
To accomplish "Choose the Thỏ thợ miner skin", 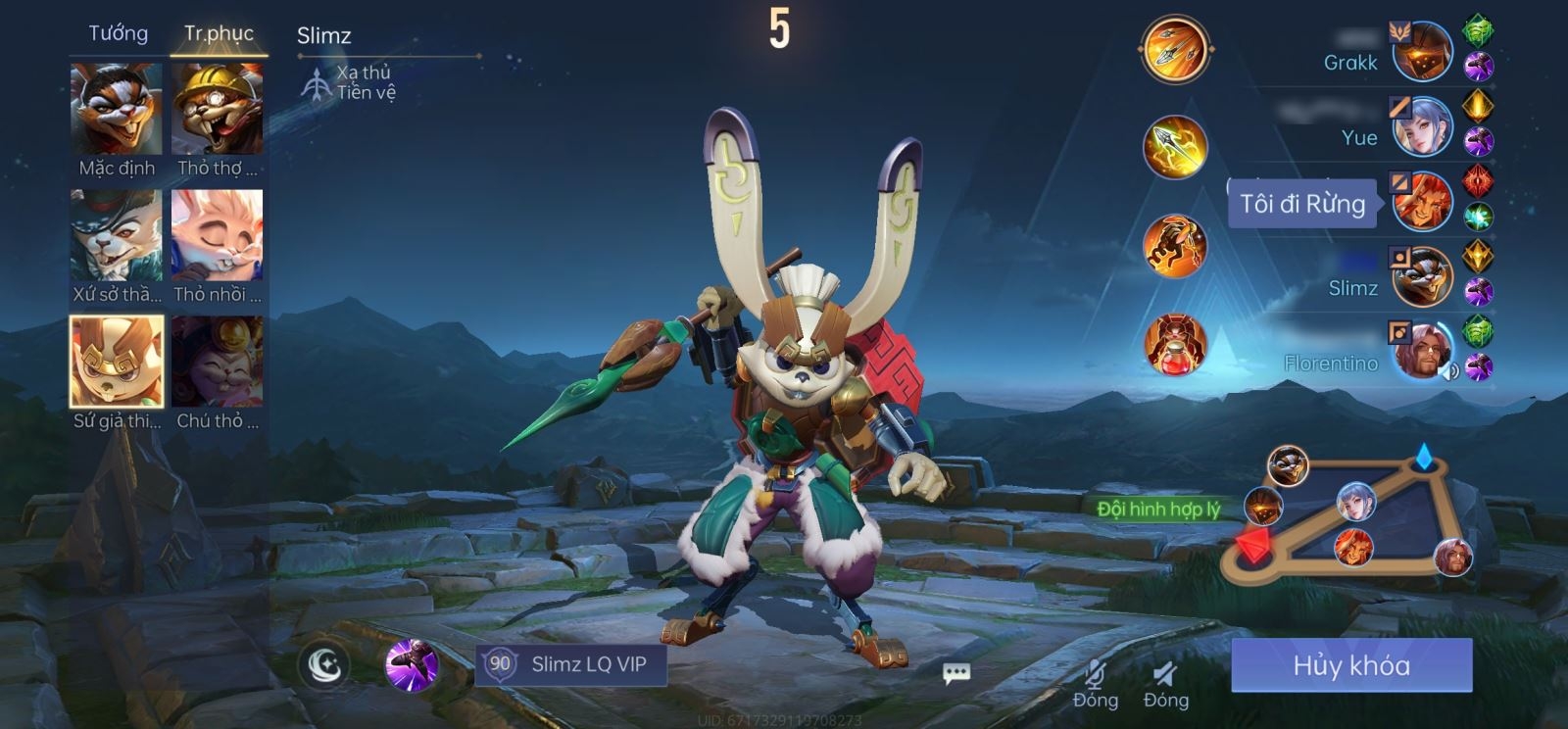I will [x=218, y=110].
